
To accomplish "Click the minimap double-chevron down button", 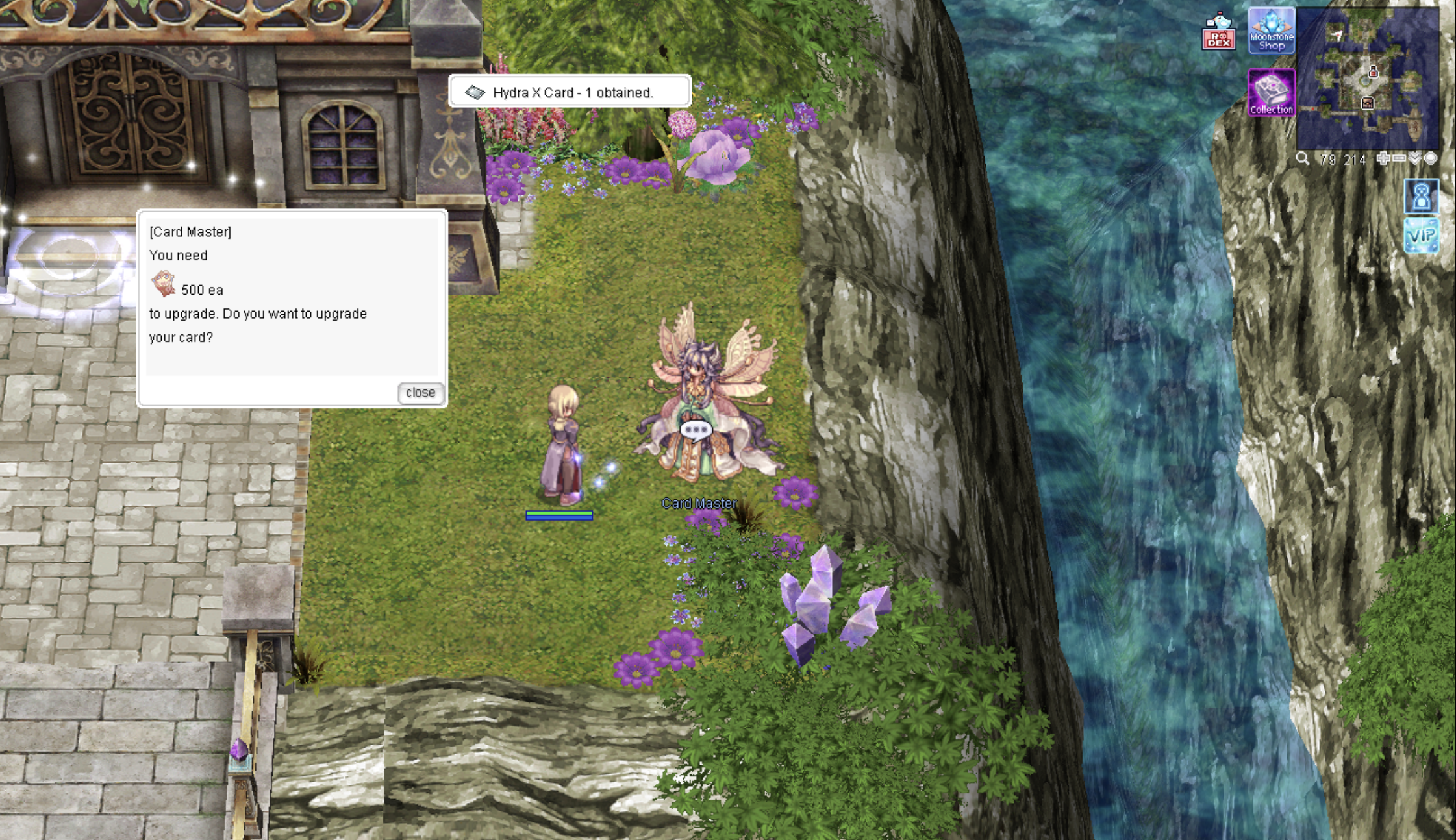I will point(1414,159).
